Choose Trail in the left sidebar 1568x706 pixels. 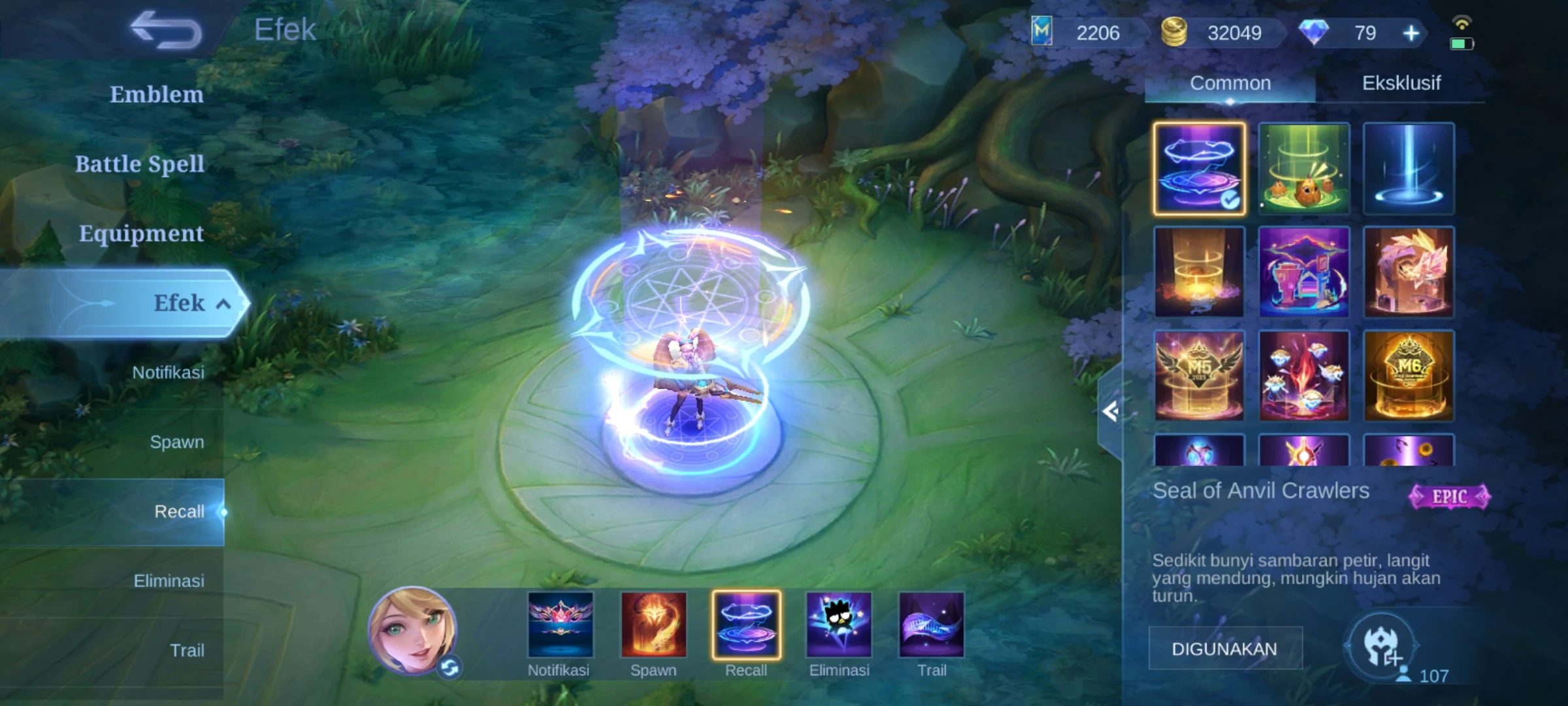(x=187, y=650)
